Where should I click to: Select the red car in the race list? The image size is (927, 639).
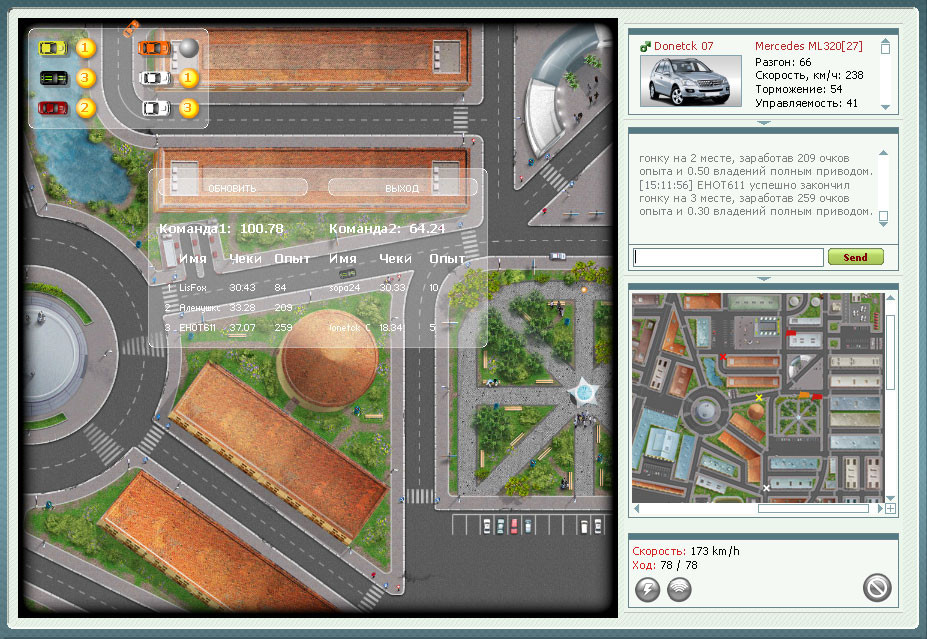coord(52,108)
